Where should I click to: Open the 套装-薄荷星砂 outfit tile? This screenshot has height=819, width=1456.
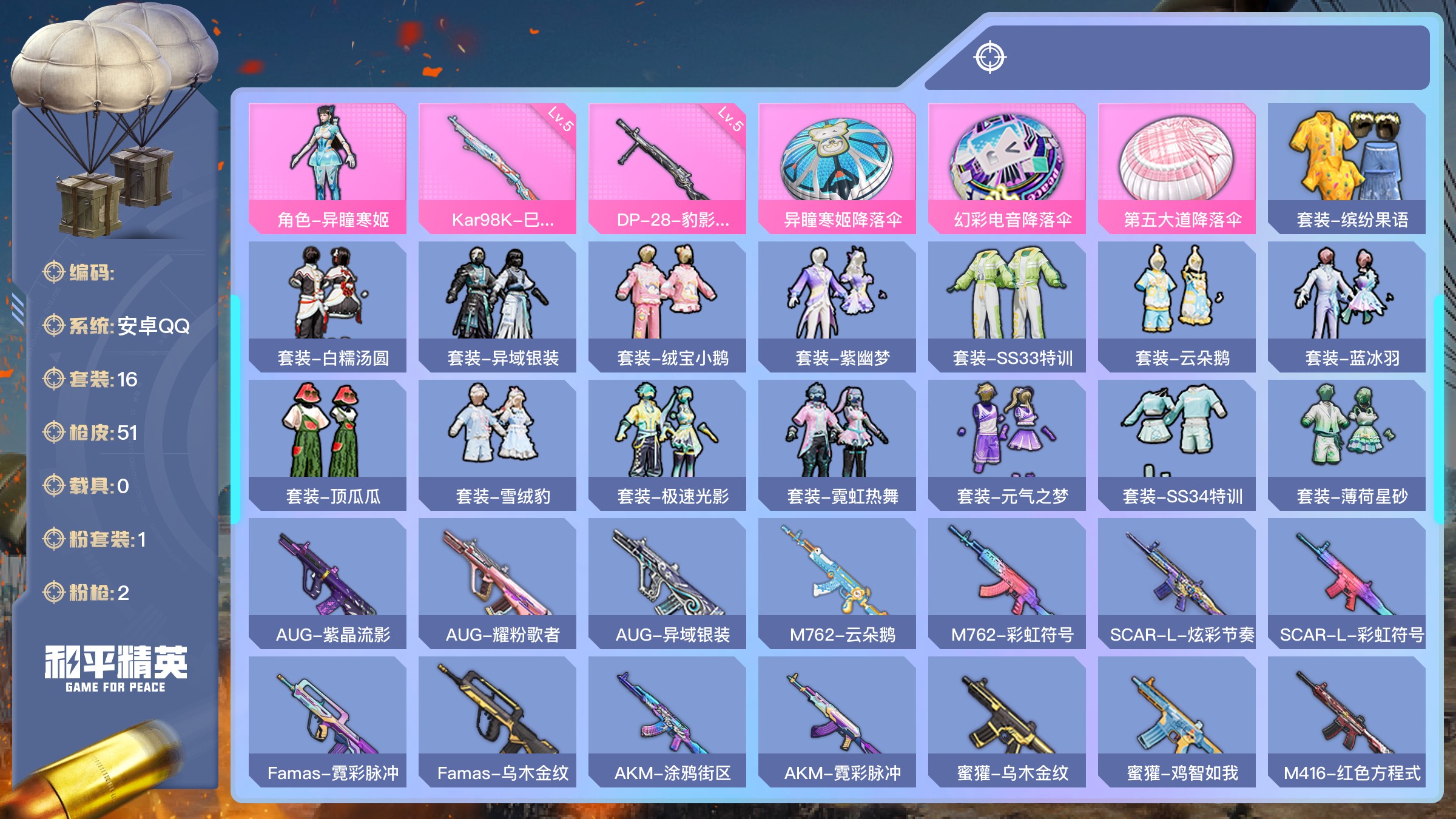click(x=1346, y=445)
